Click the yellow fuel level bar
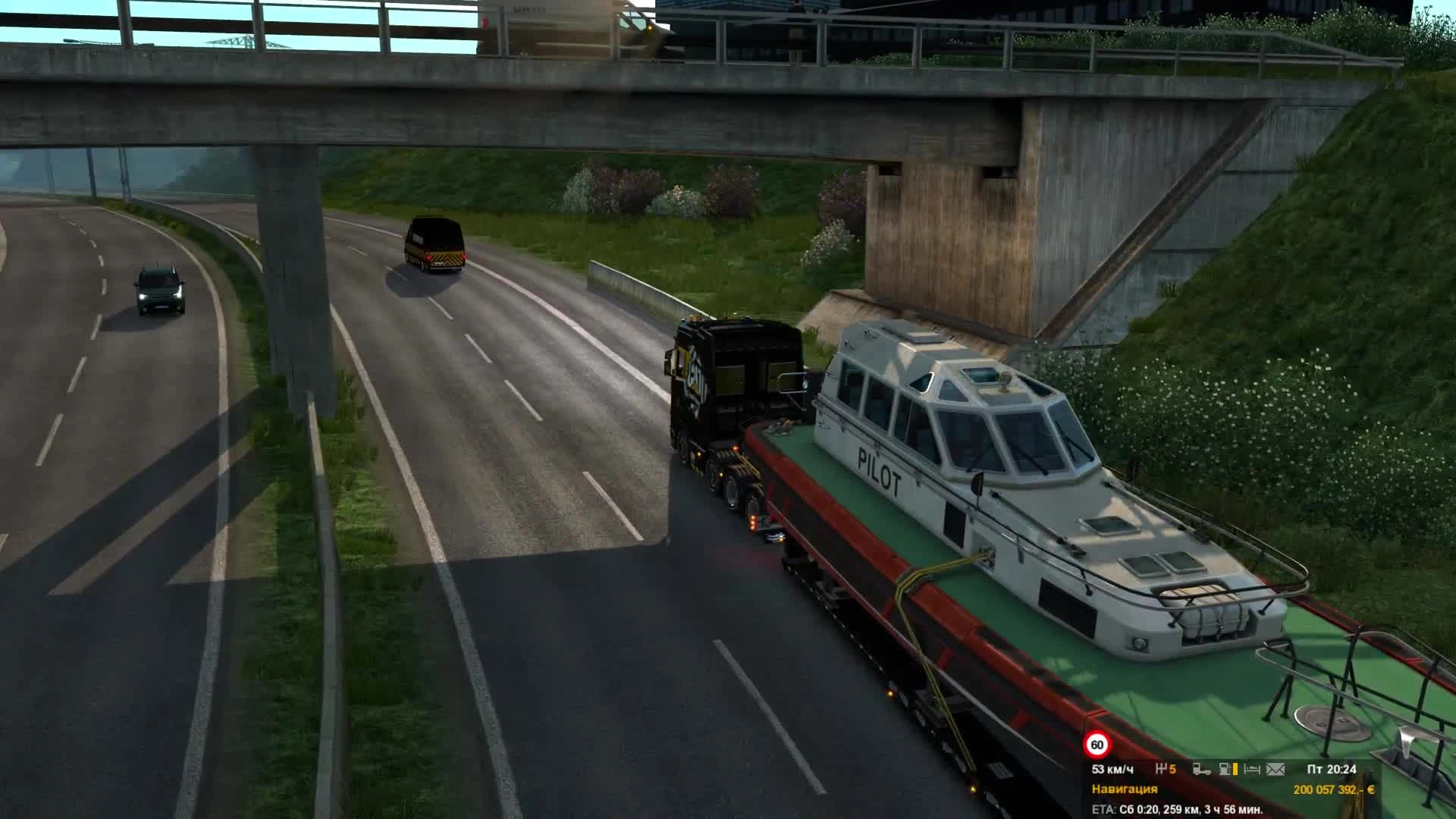The image size is (1456, 819). tap(1235, 769)
